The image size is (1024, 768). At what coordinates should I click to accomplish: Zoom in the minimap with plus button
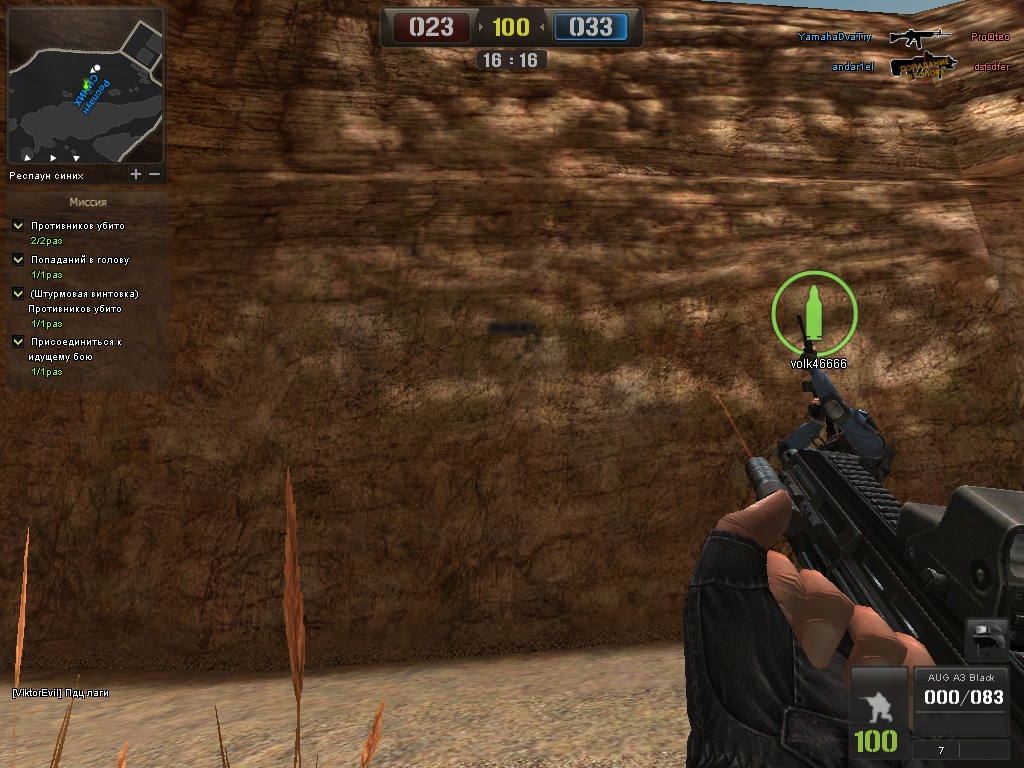pyautogui.click(x=136, y=174)
